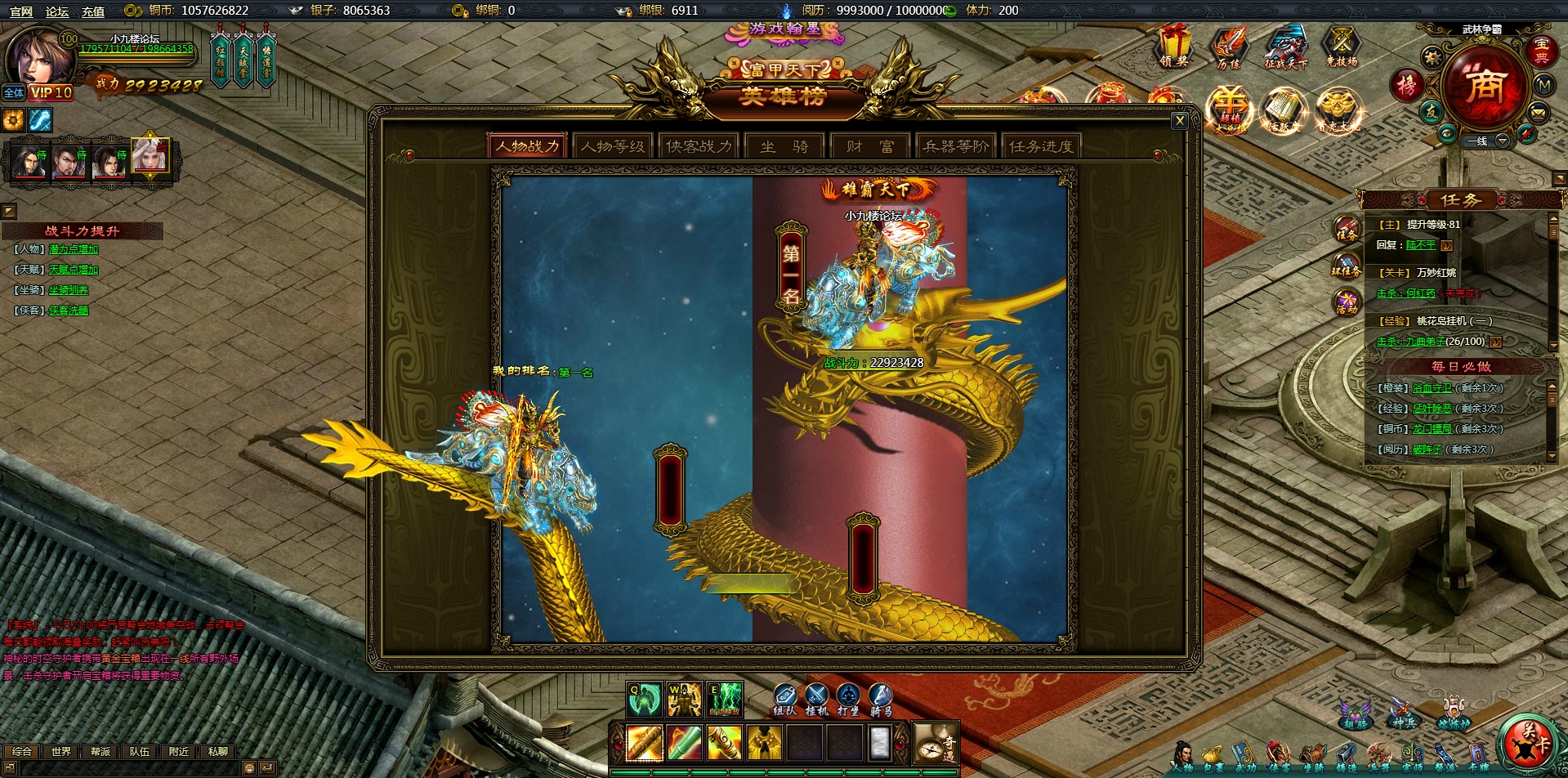Switch to the 人物等级 tab
Image resolution: width=1568 pixels, height=778 pixels.
(x=613, y=146)
